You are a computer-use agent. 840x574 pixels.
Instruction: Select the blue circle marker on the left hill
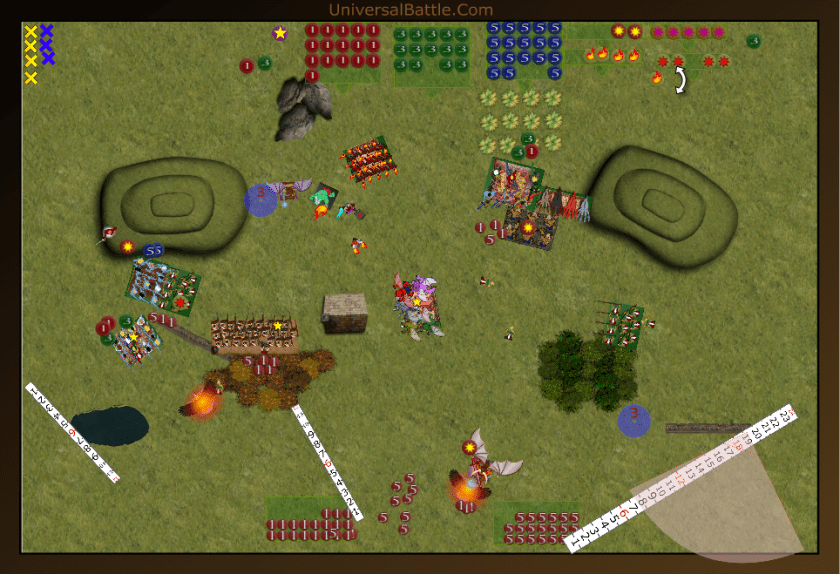point(261,199)
